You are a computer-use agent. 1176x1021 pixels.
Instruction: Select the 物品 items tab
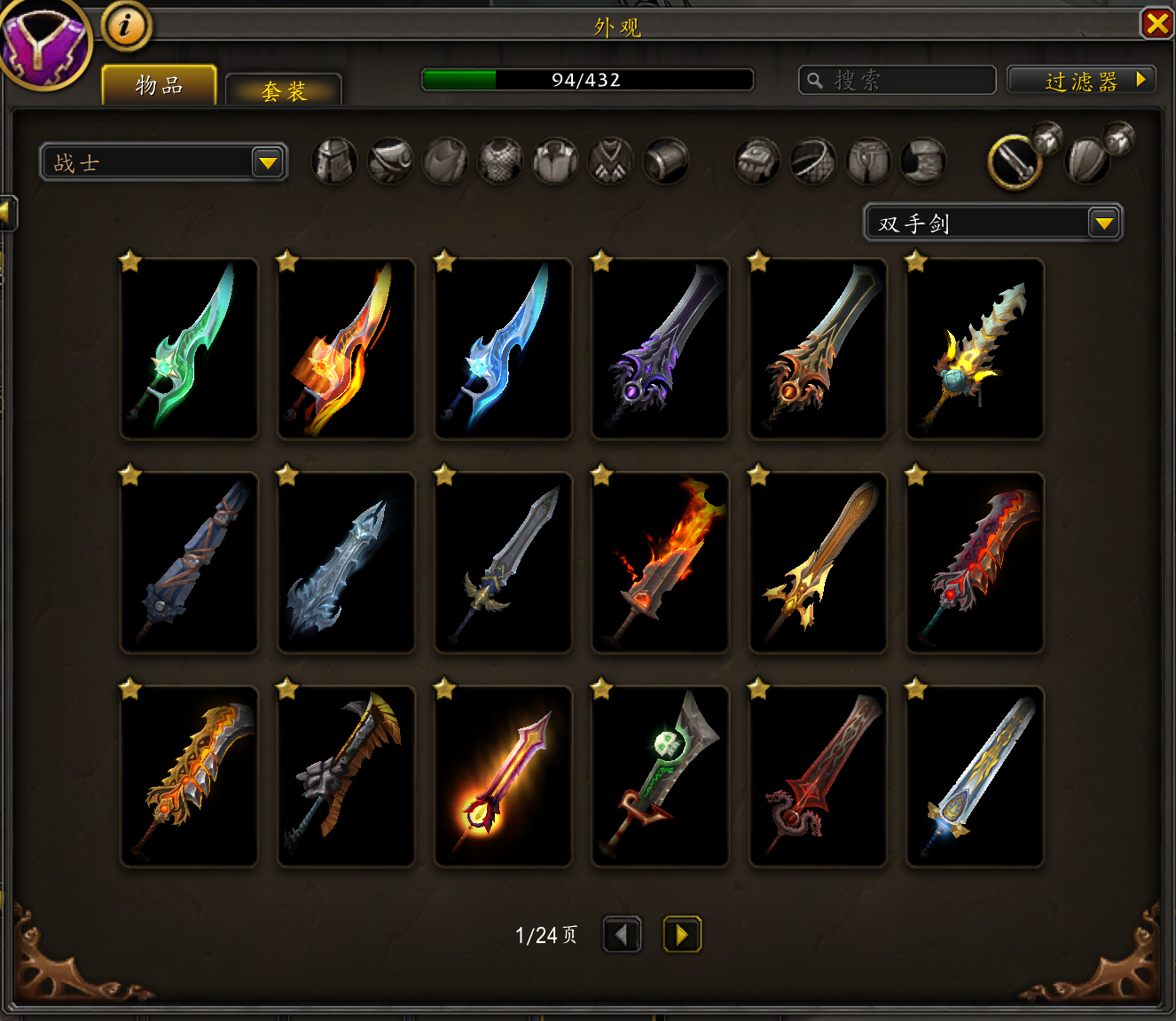[x=160, y=86]
